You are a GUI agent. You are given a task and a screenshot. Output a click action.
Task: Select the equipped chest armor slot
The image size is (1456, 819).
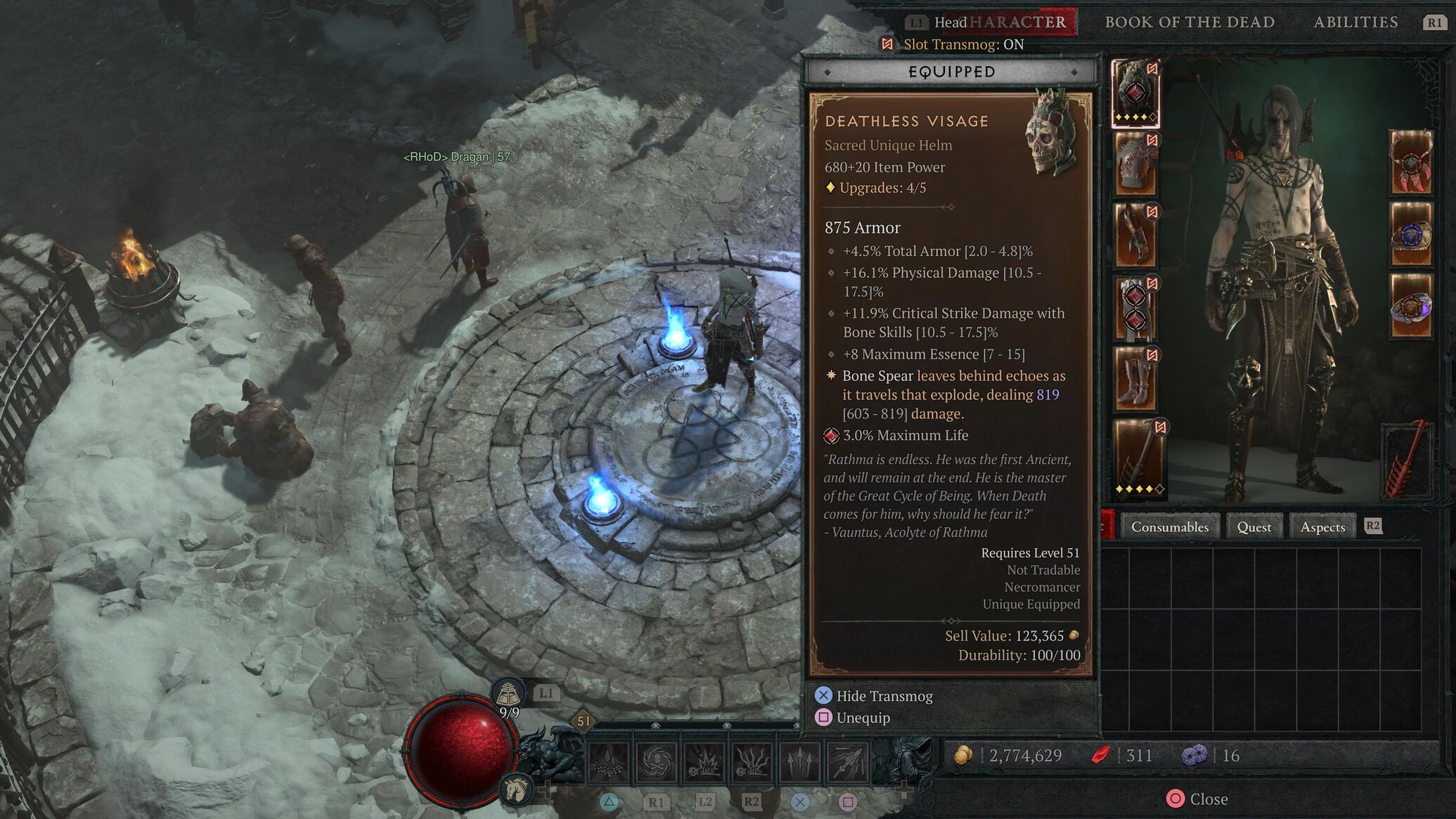(1135, 165)
